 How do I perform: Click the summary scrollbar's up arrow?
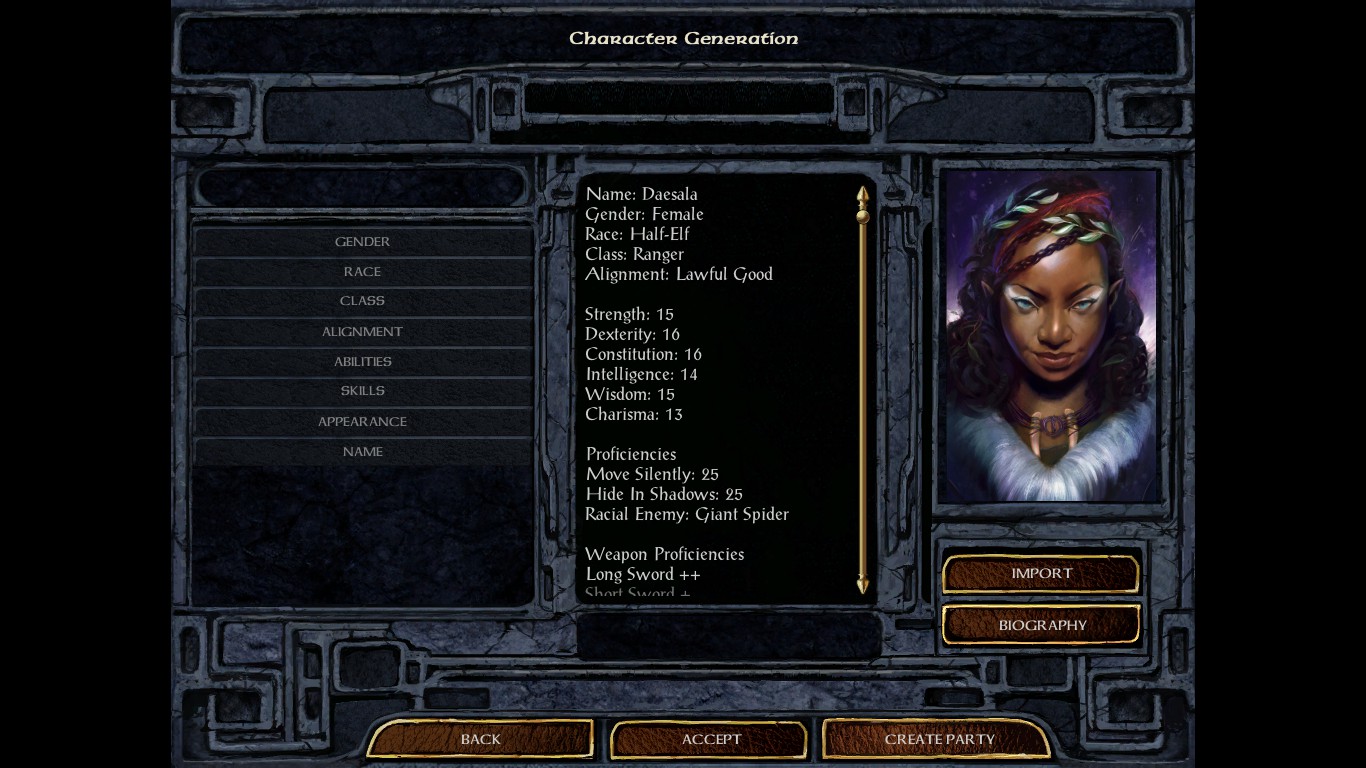pos(862,192)
